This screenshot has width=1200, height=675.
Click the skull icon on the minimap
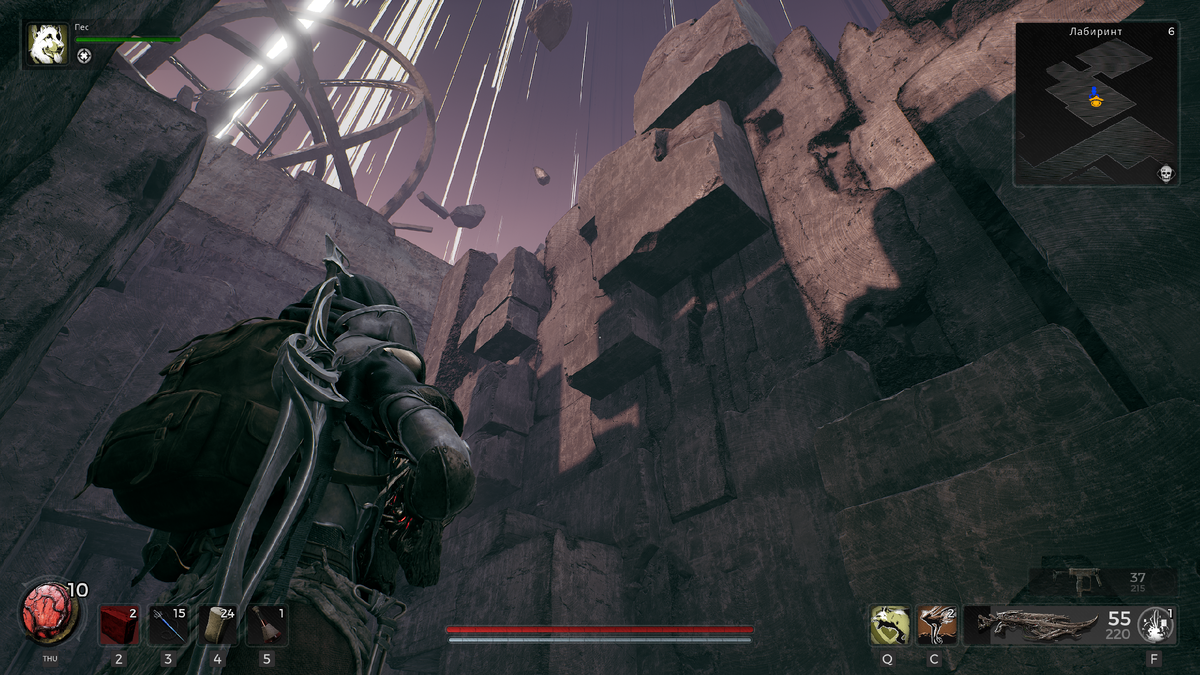pos(1165,174)
